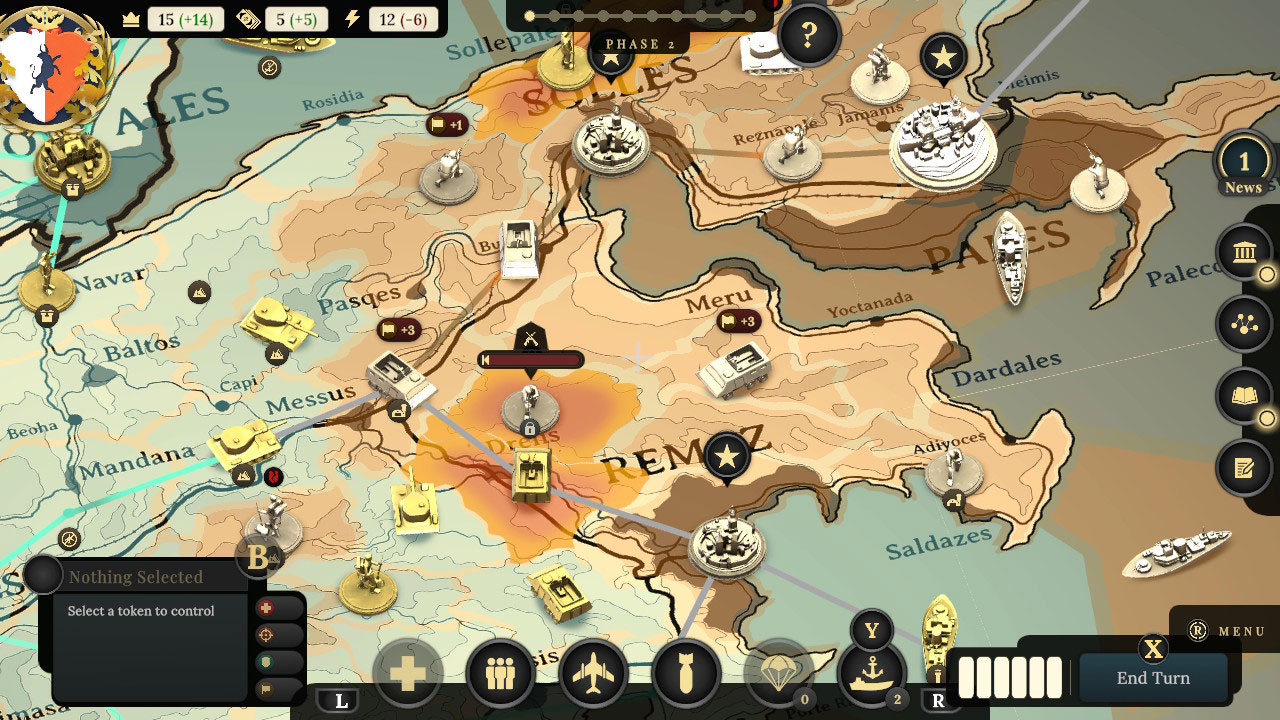Expand the R Menu panel

point(1228,632)
